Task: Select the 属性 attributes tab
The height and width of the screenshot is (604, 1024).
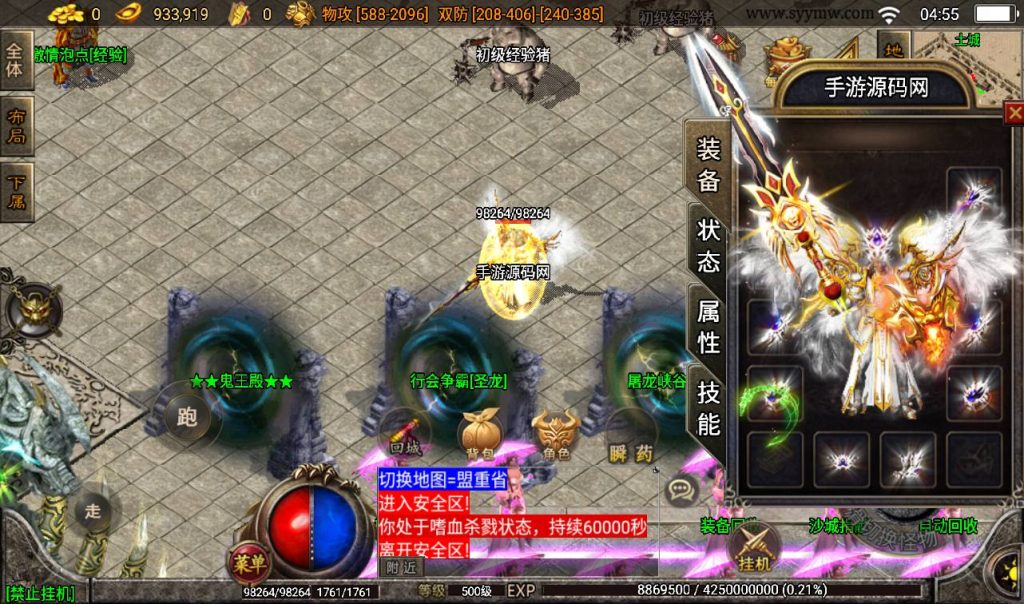Action: [708, 326]
